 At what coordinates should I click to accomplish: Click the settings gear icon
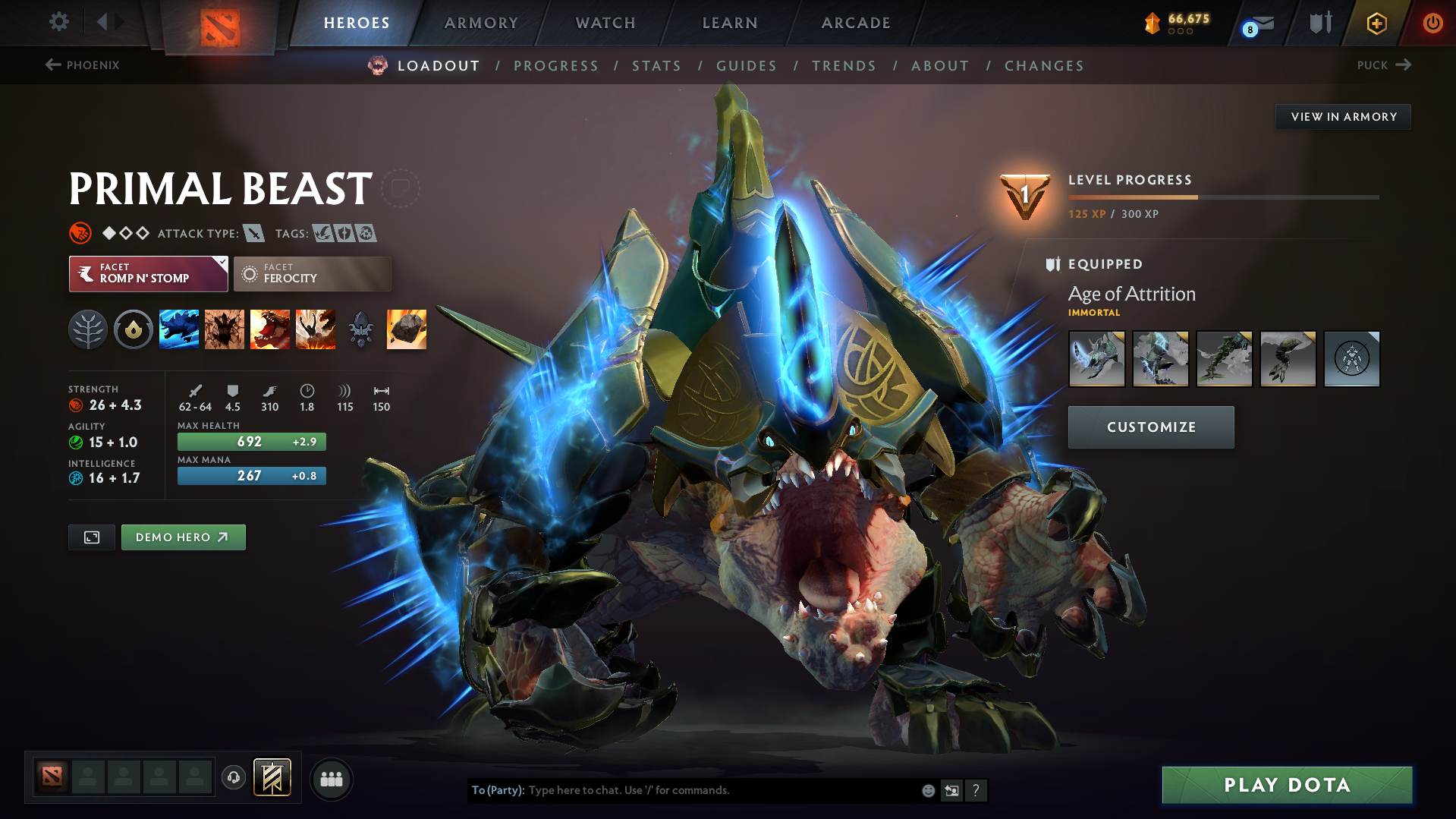click(x=58, y=23)
